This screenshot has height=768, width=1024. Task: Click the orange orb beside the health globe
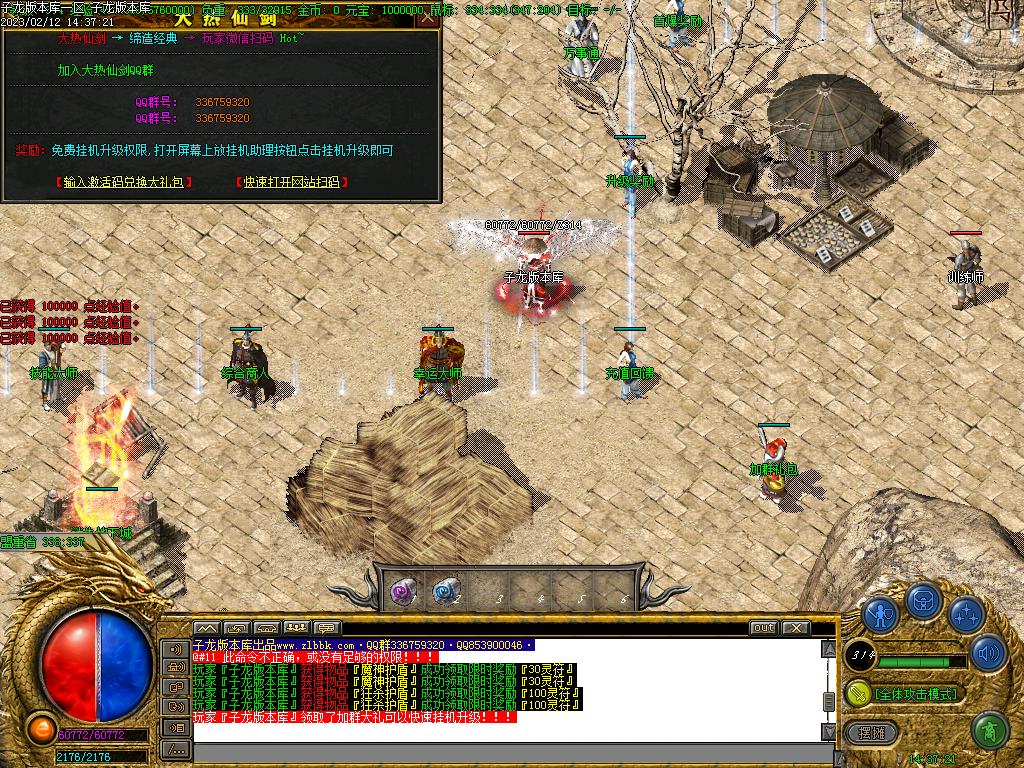pyautogui.click(x=41, y=728)
